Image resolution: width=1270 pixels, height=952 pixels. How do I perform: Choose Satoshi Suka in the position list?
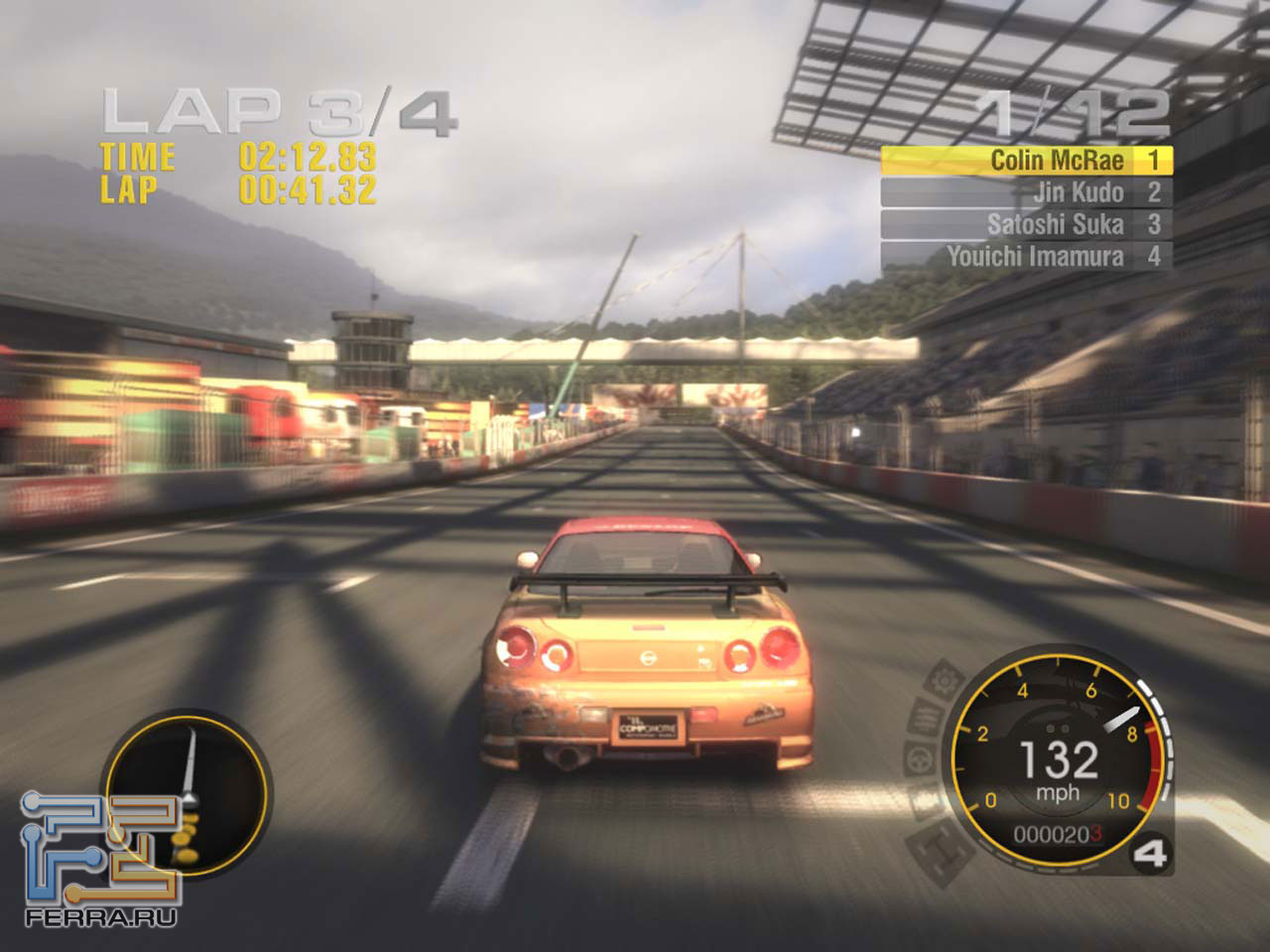point(1026,224)
